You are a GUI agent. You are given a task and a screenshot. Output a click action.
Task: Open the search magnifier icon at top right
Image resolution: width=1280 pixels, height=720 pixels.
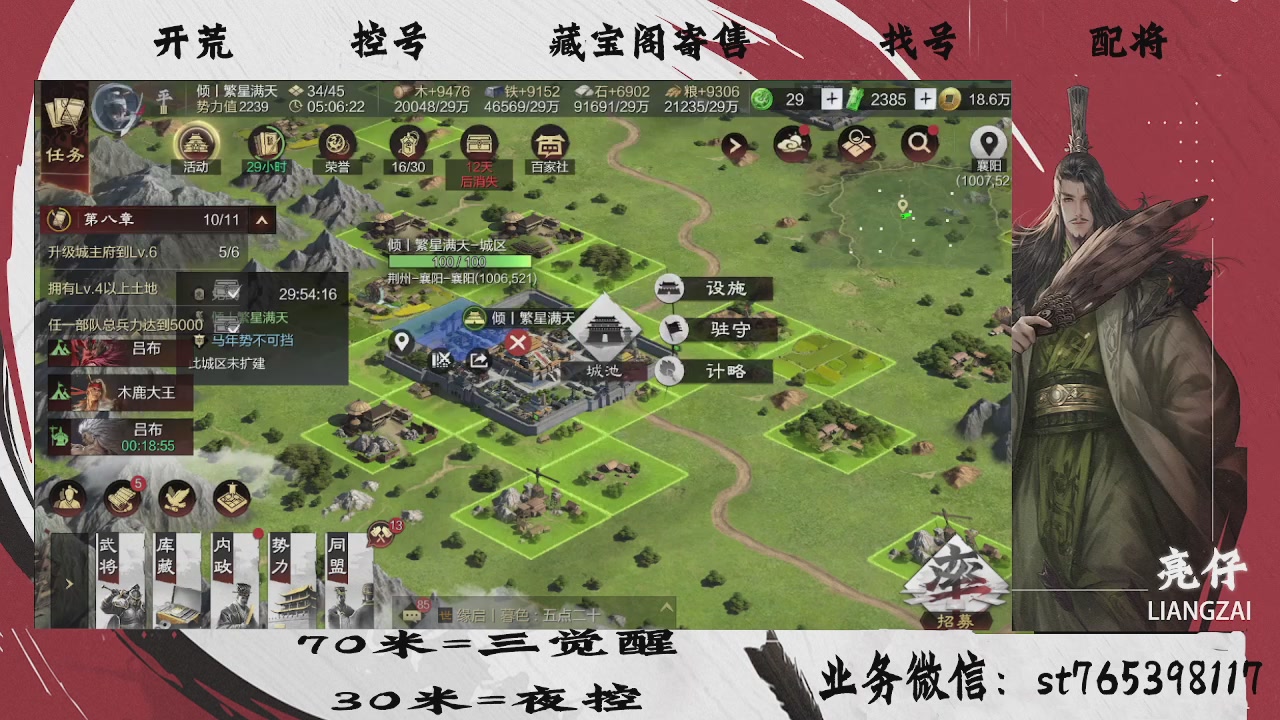point(918,143)
